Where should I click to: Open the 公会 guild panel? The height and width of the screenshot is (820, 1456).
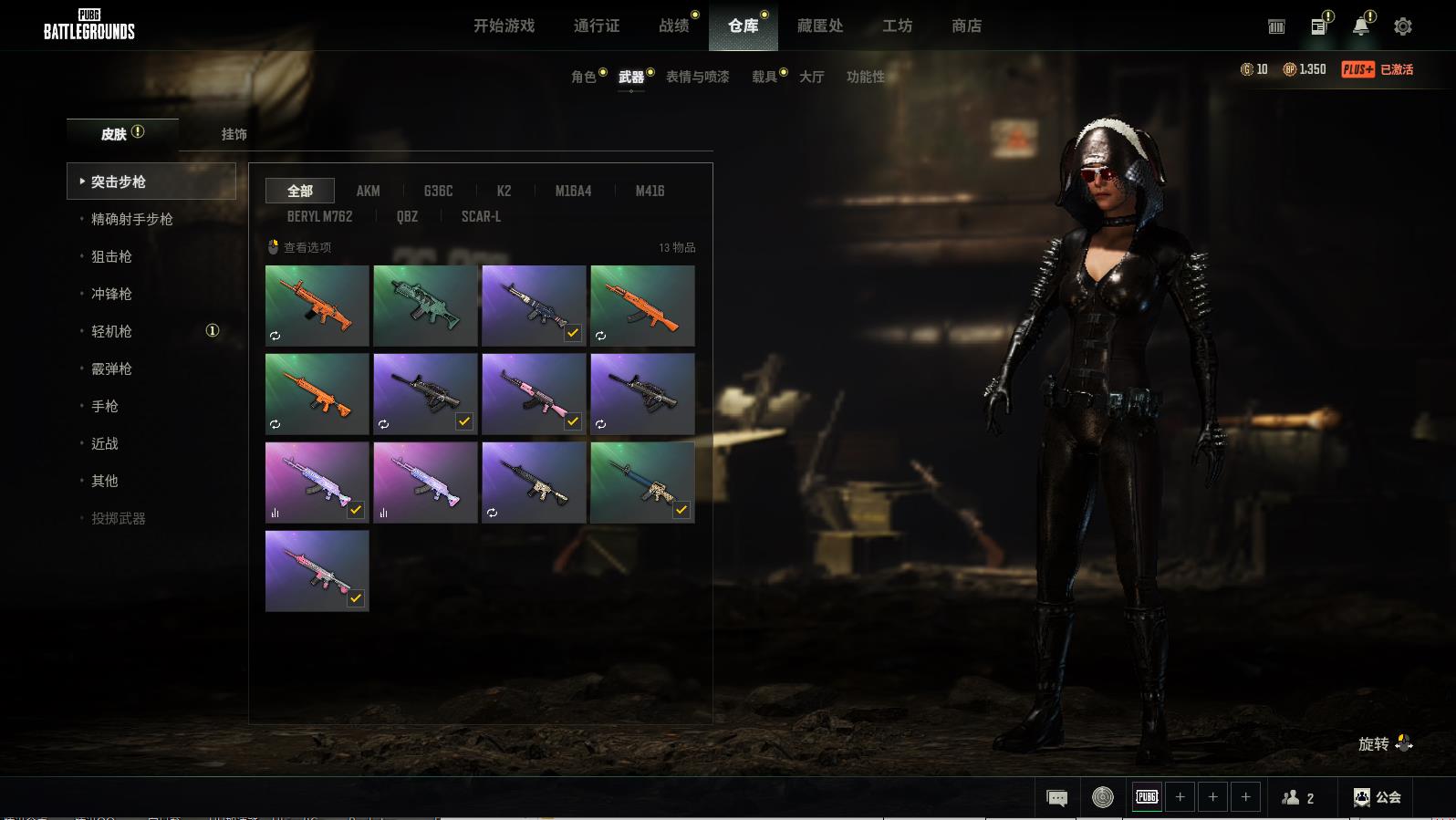1377,798
